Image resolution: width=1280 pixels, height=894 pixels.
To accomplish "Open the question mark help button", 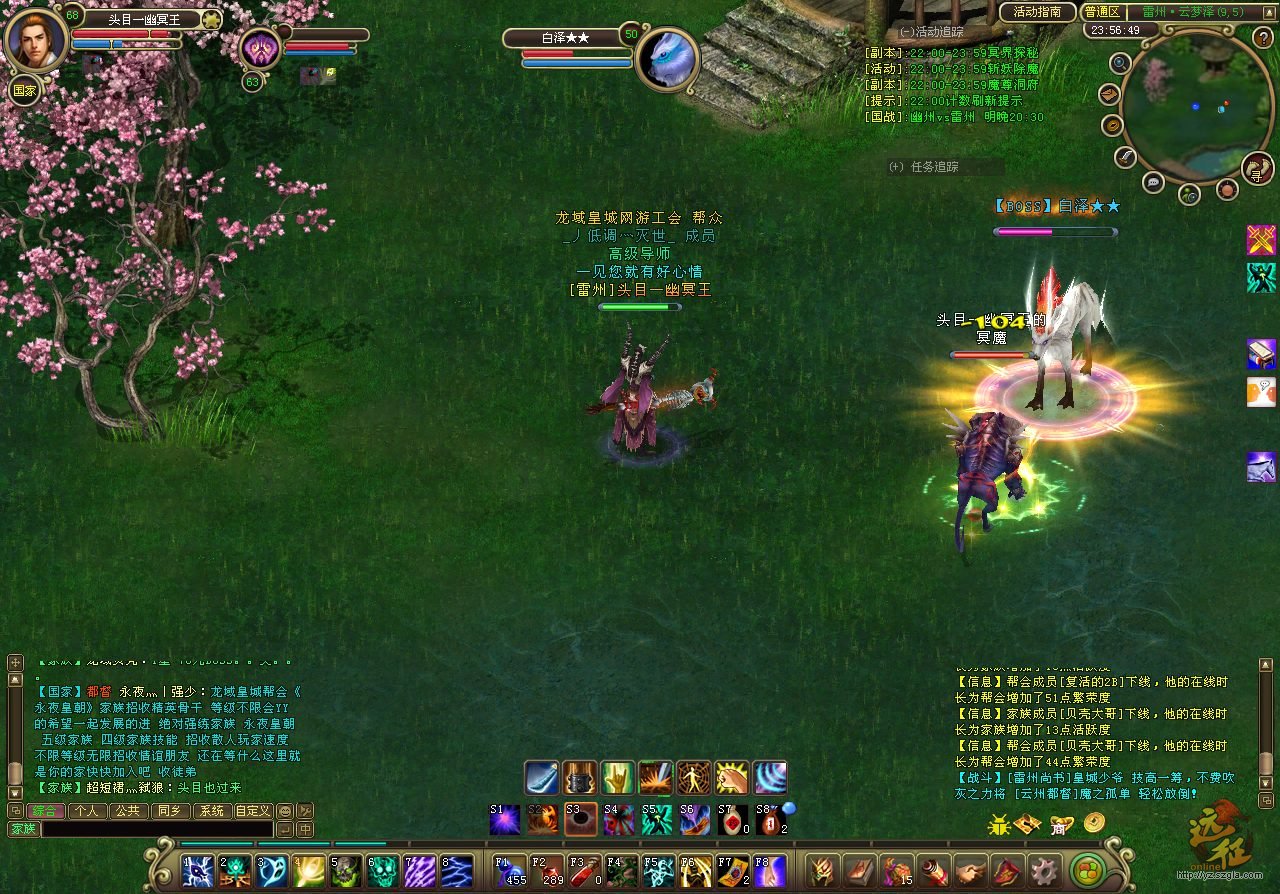I will 1262,38.
